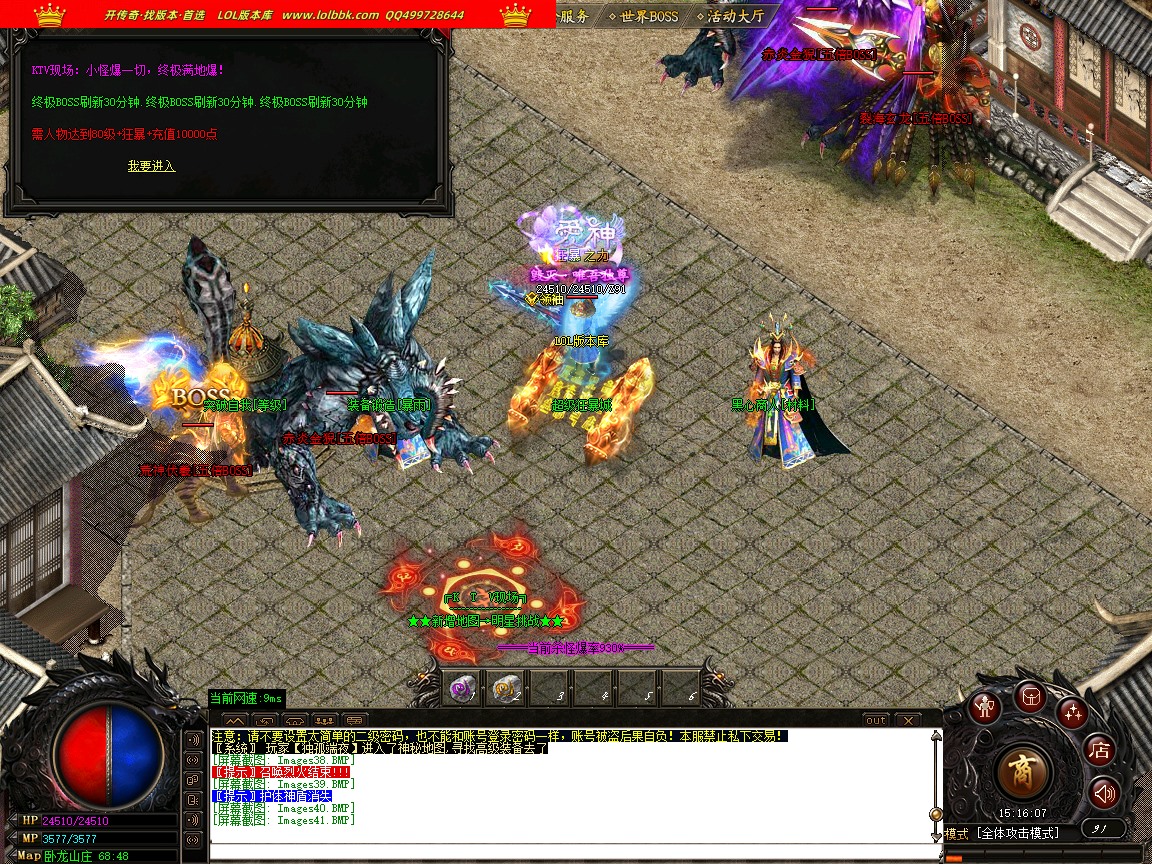Image resolution: width=1152 pixels, height=864 pixels.
Task: Open the large 商 mall button
Action: point(1023,771)
